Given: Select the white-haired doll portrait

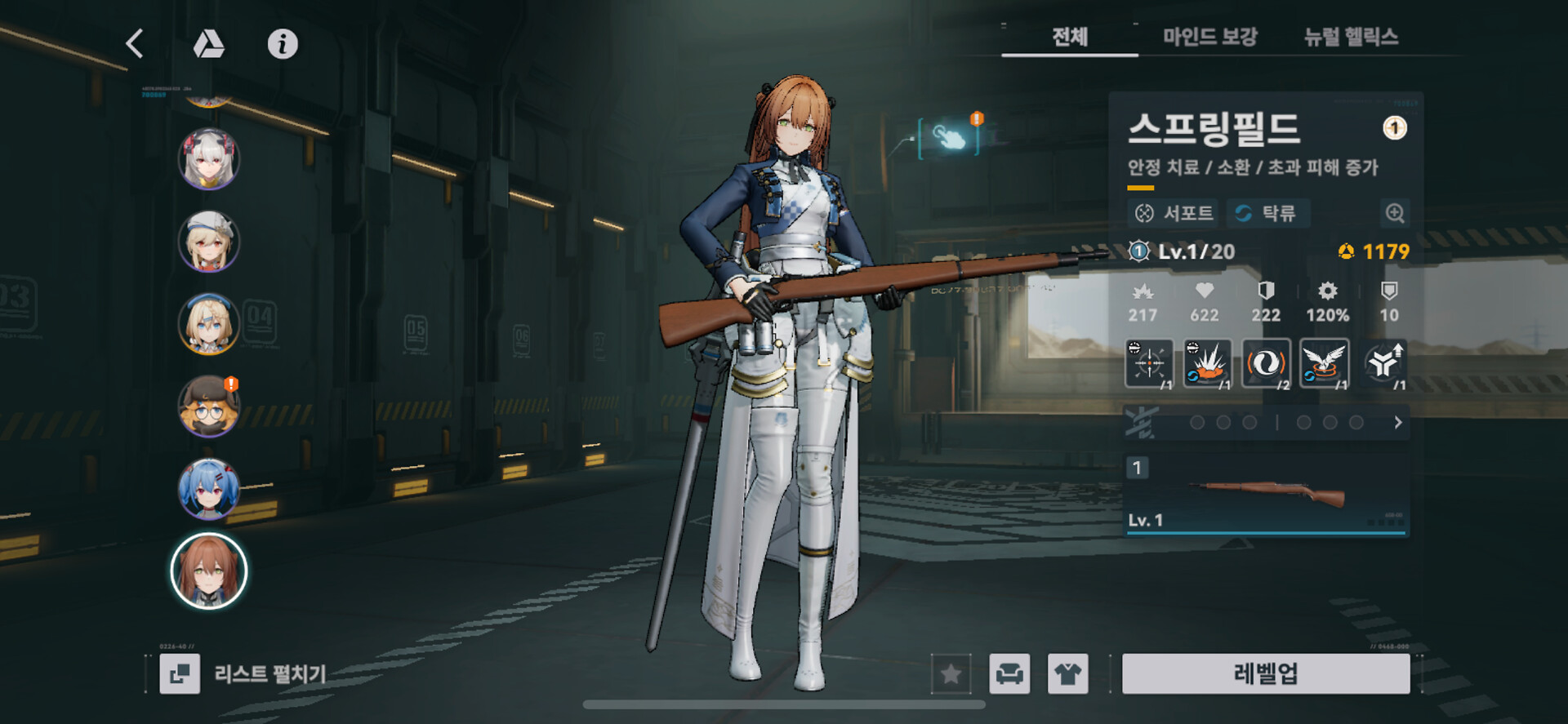Looking at the screenshot, I should (x=208, y=158).
